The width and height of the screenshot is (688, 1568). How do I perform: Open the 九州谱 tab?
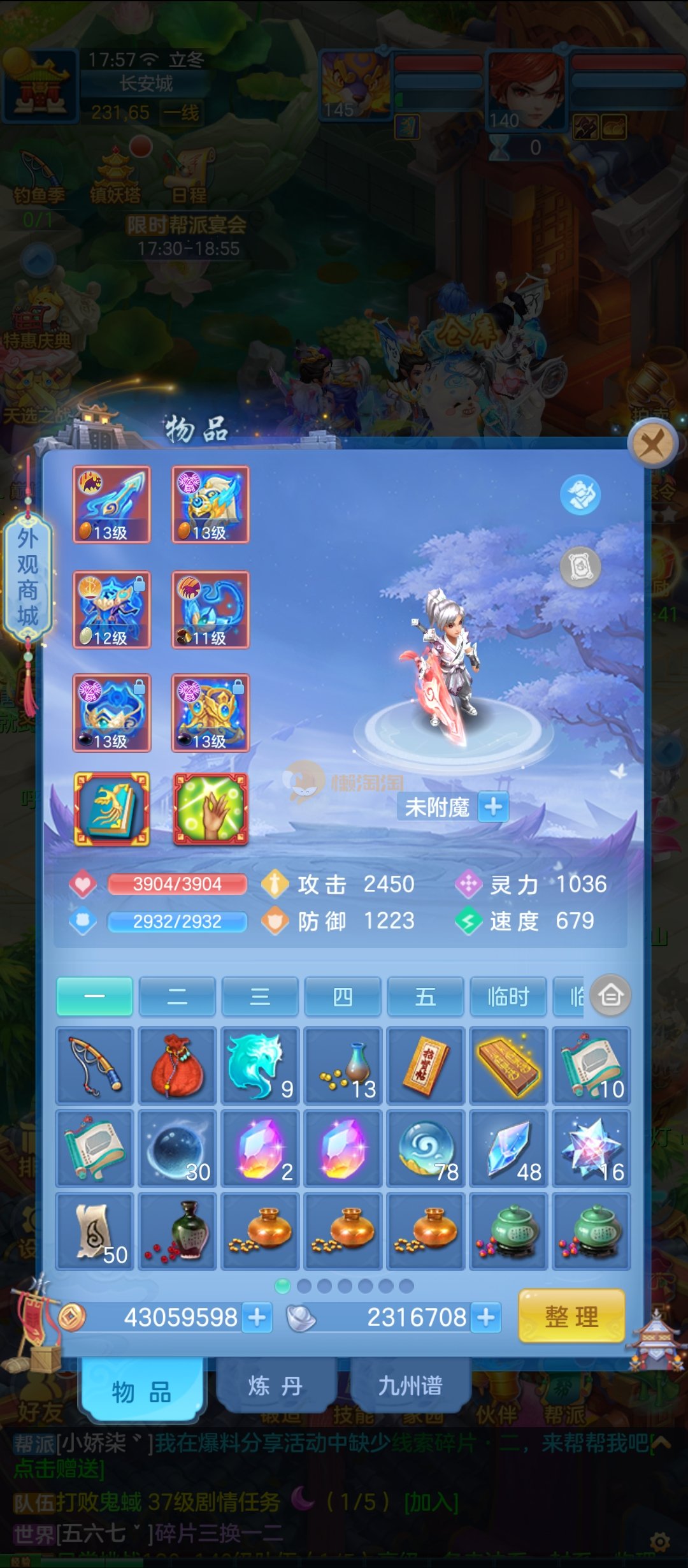coord(410,1385)
